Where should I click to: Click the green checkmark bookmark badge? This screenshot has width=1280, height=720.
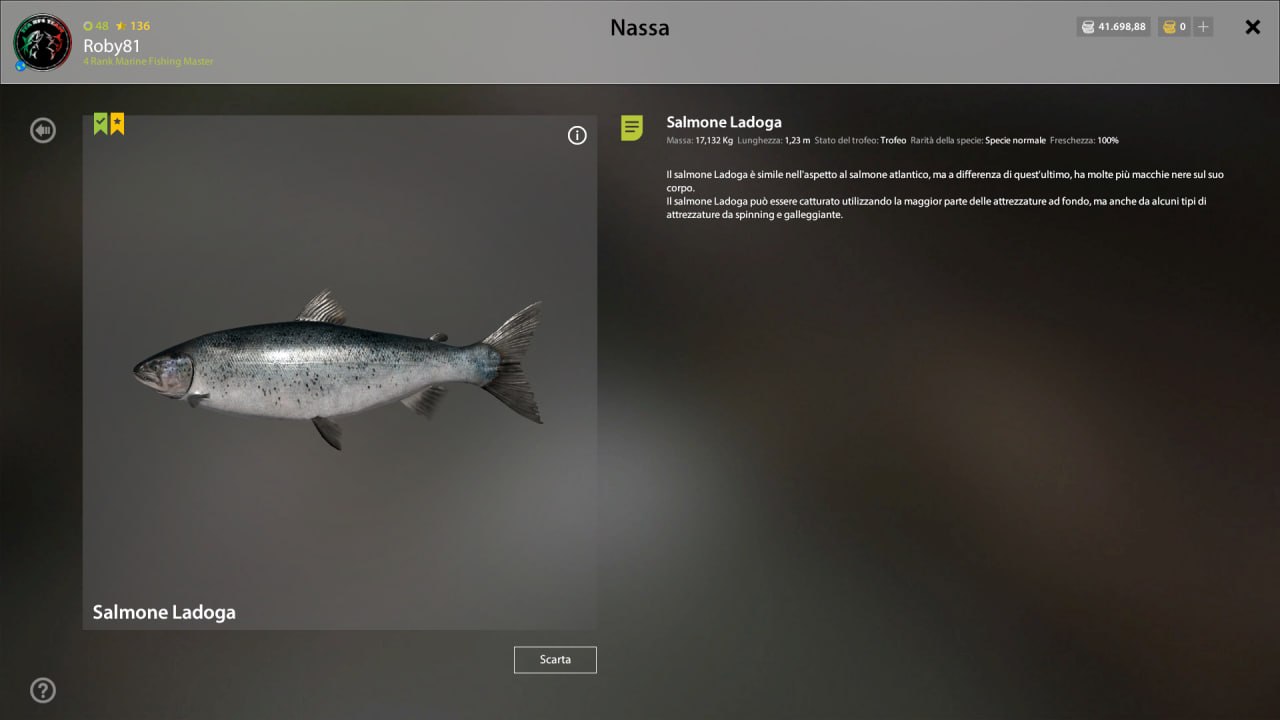coord(101,124)
